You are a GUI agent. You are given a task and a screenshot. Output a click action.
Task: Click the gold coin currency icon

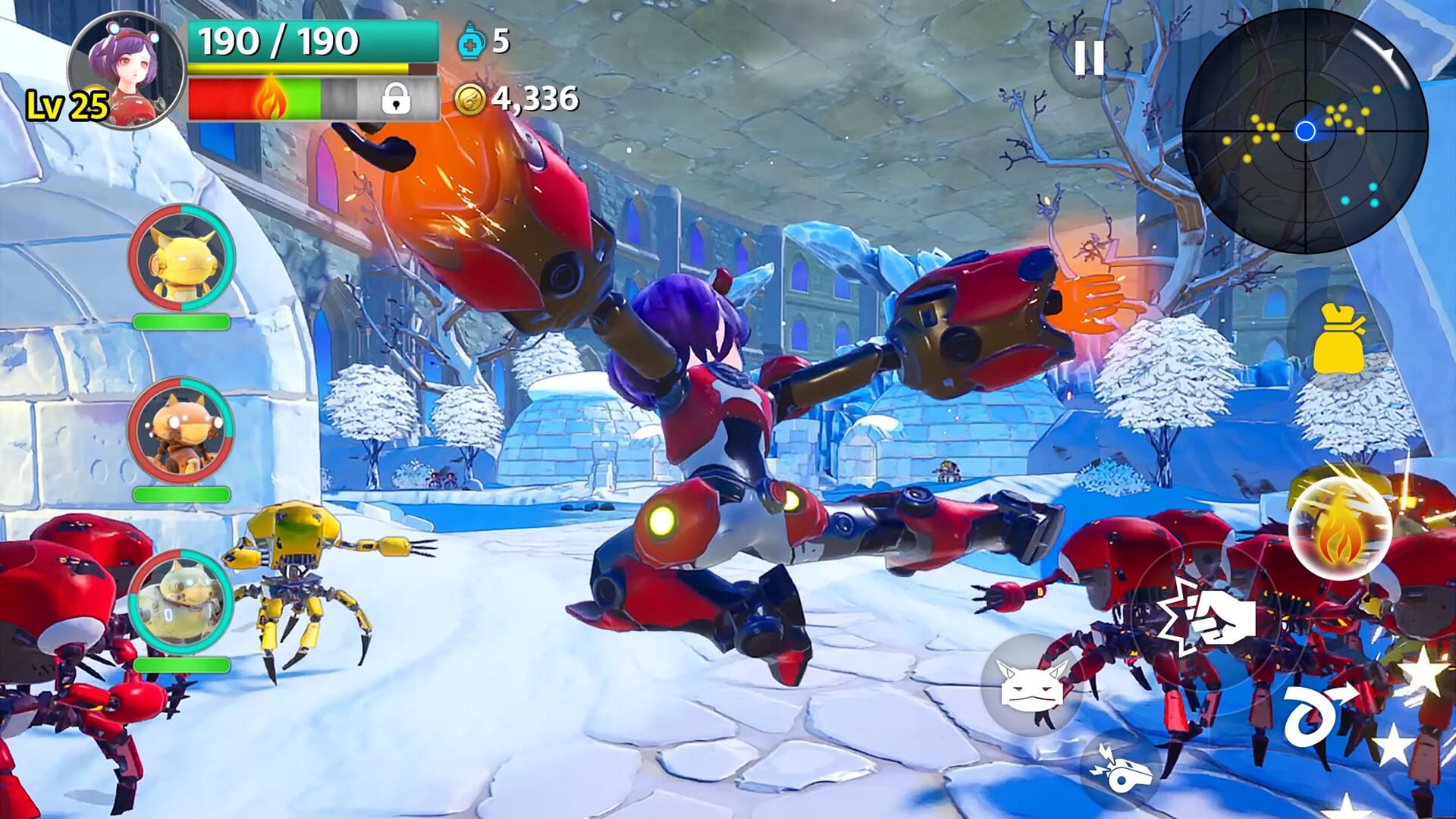[x=472, y=98]
